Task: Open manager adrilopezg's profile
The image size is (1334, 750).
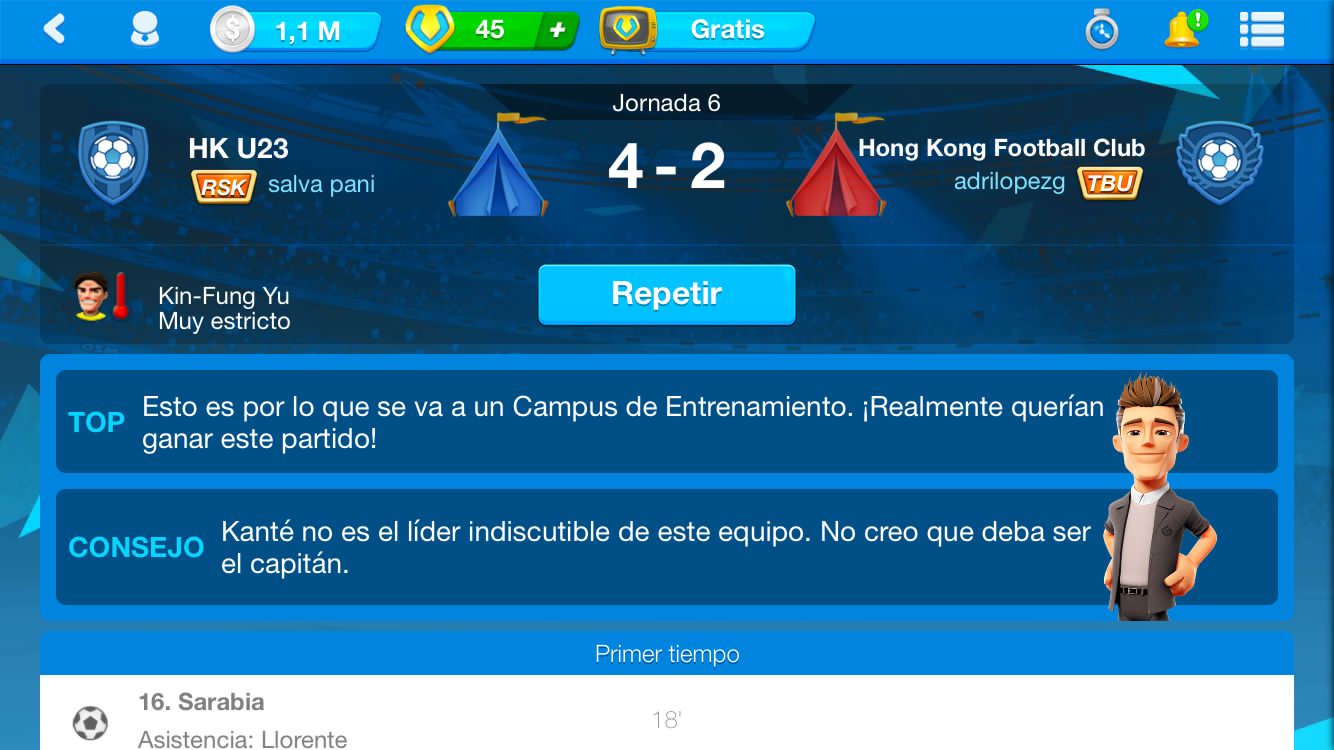Action: coord(1009,182)
